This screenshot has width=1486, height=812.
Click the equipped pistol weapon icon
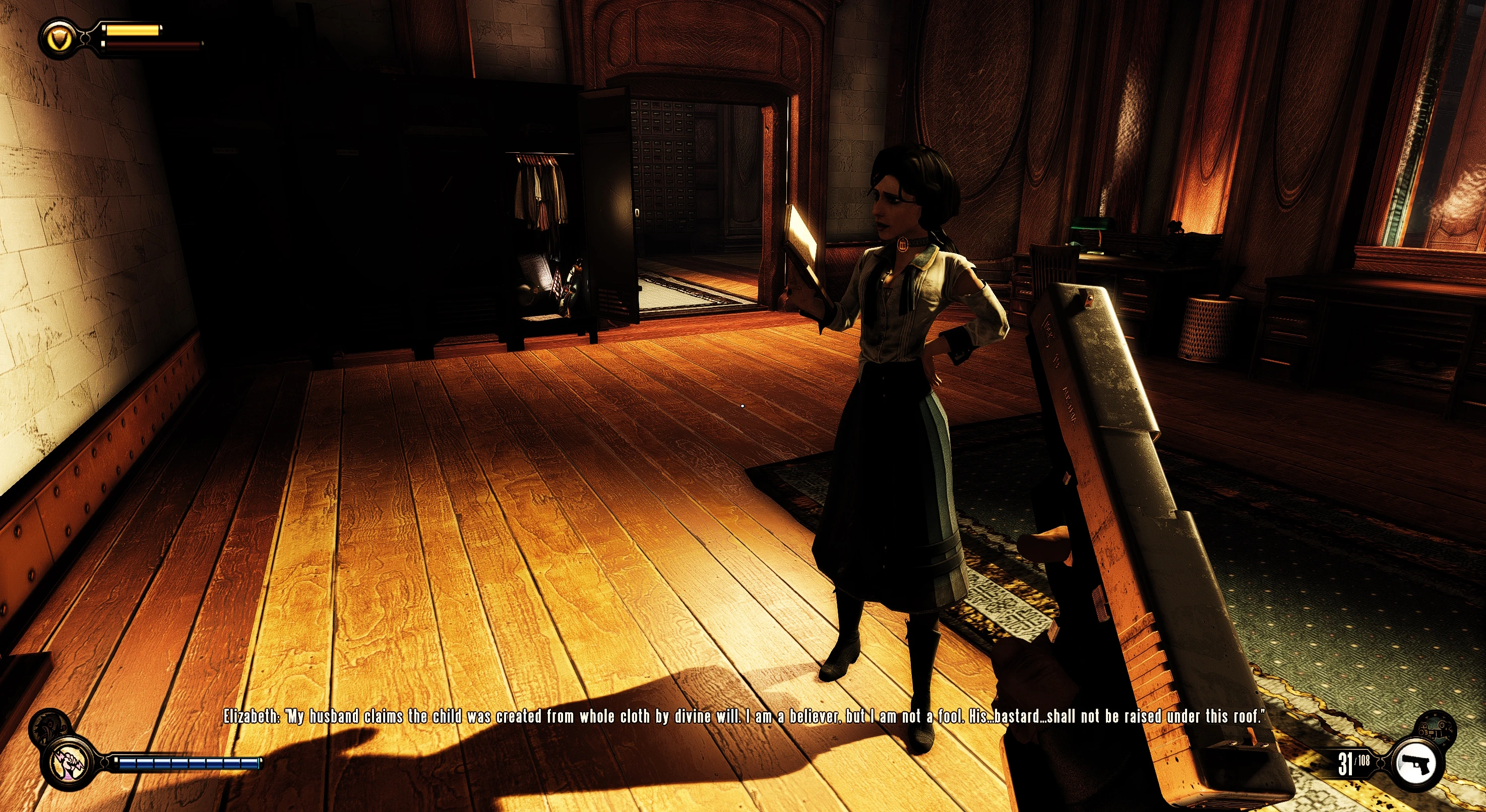click(1418, 763)
